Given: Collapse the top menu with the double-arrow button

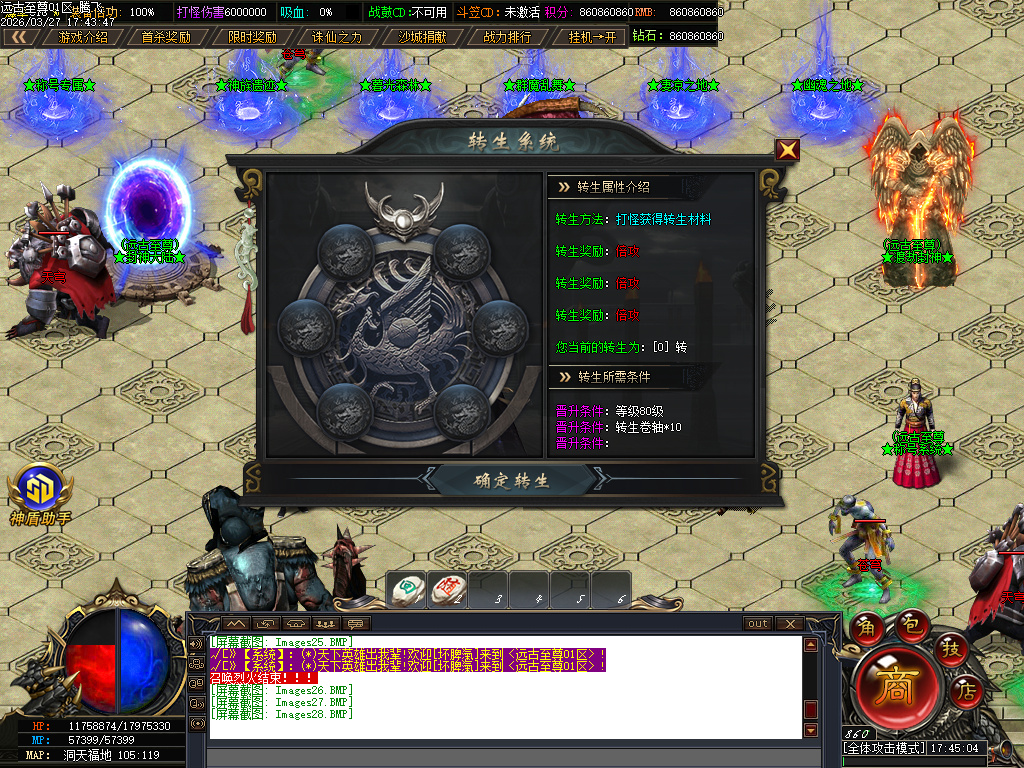Looking at the screenshot, I should point(19,37).
